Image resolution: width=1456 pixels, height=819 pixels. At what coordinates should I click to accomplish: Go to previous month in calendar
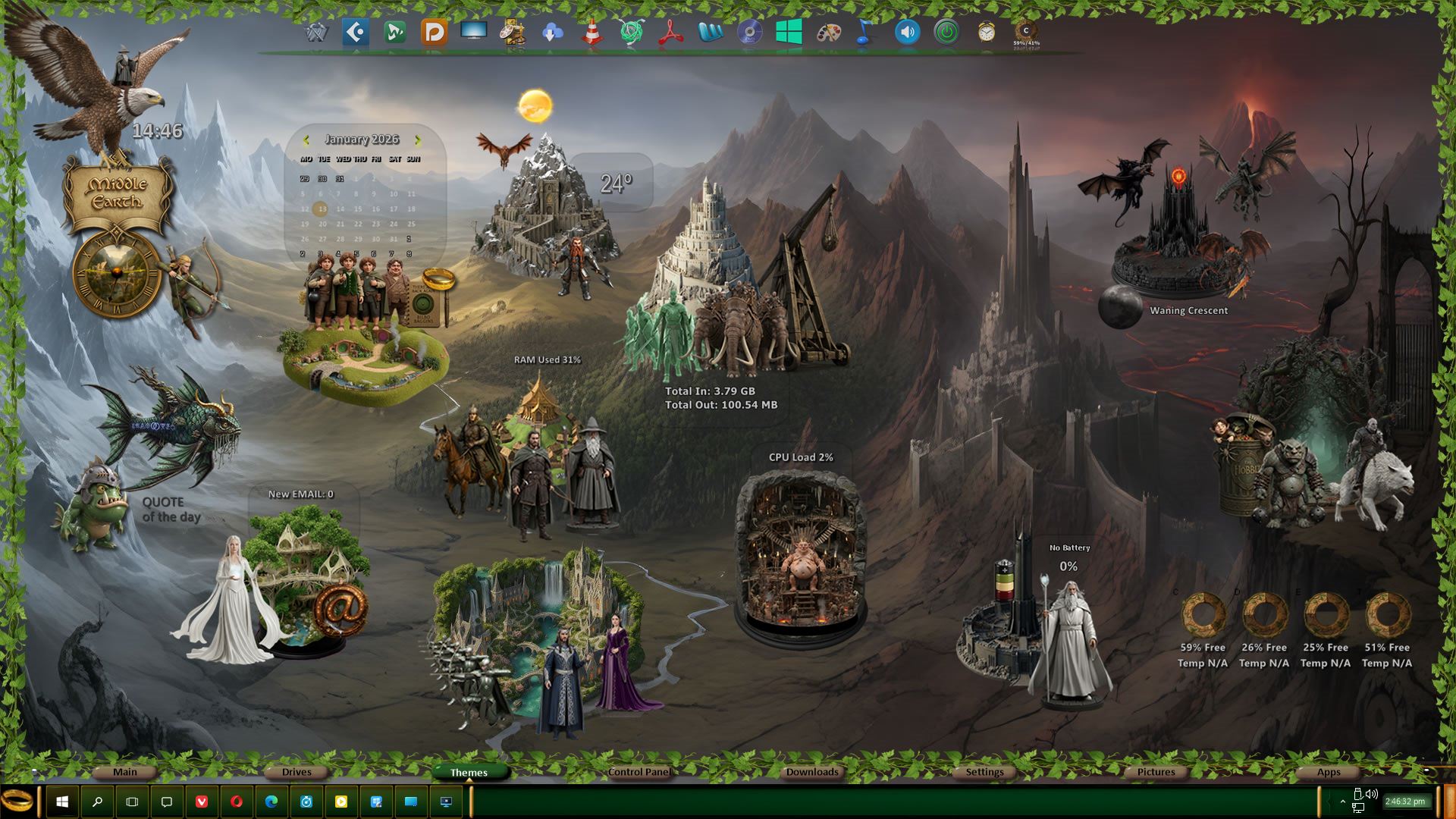306,140
